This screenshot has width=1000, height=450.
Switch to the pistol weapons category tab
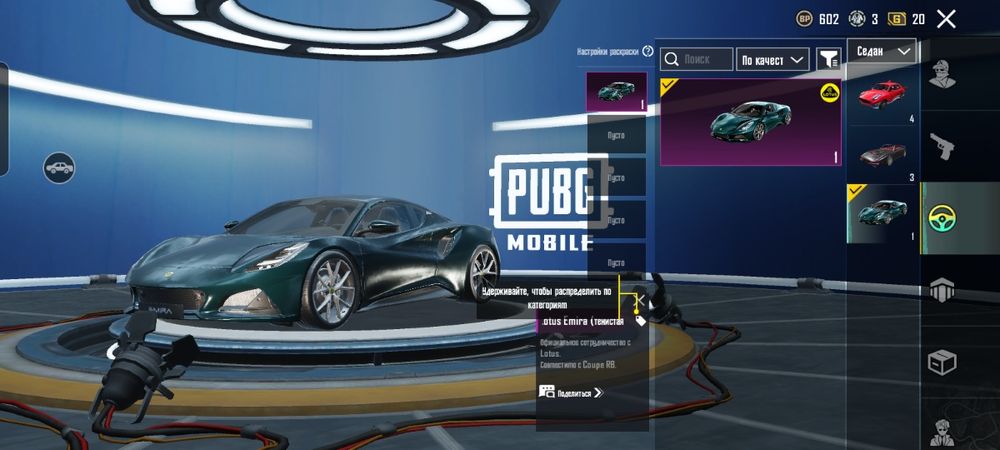[x=942, y=145]
